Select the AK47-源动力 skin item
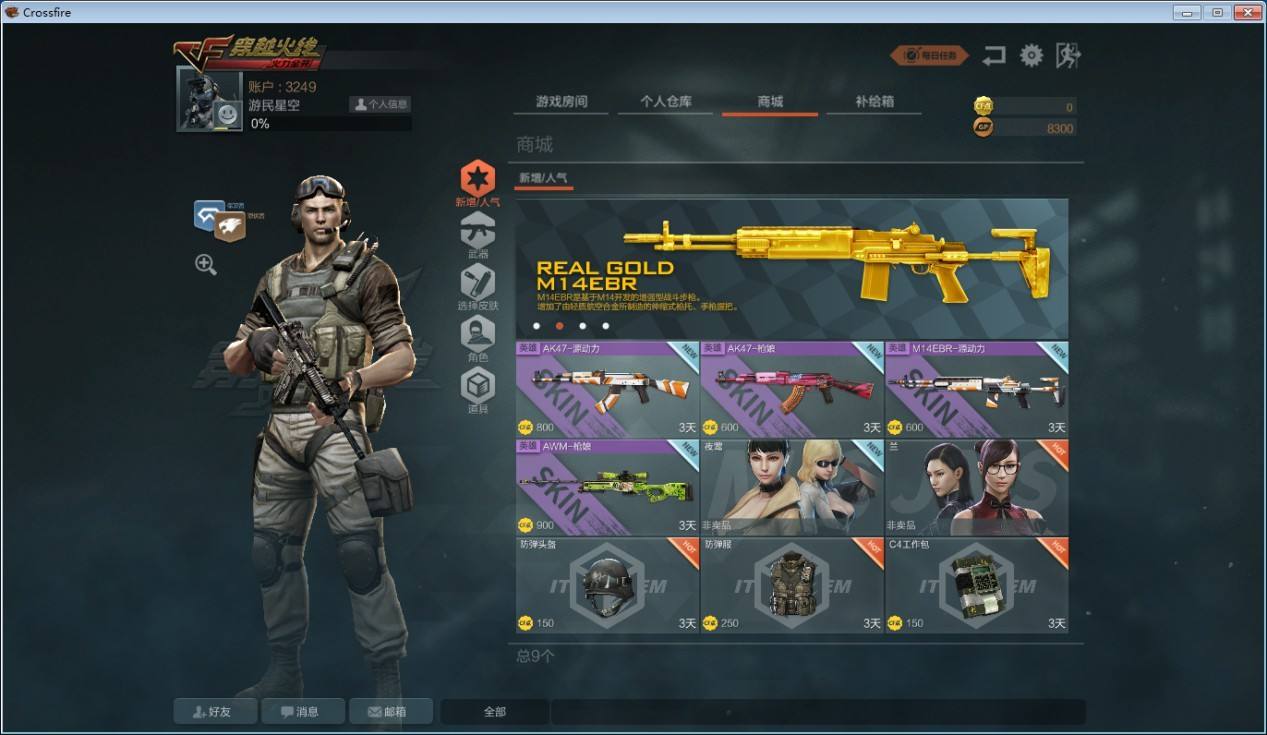The width and height of the screenshot is (1267, 735). point(607,389)
